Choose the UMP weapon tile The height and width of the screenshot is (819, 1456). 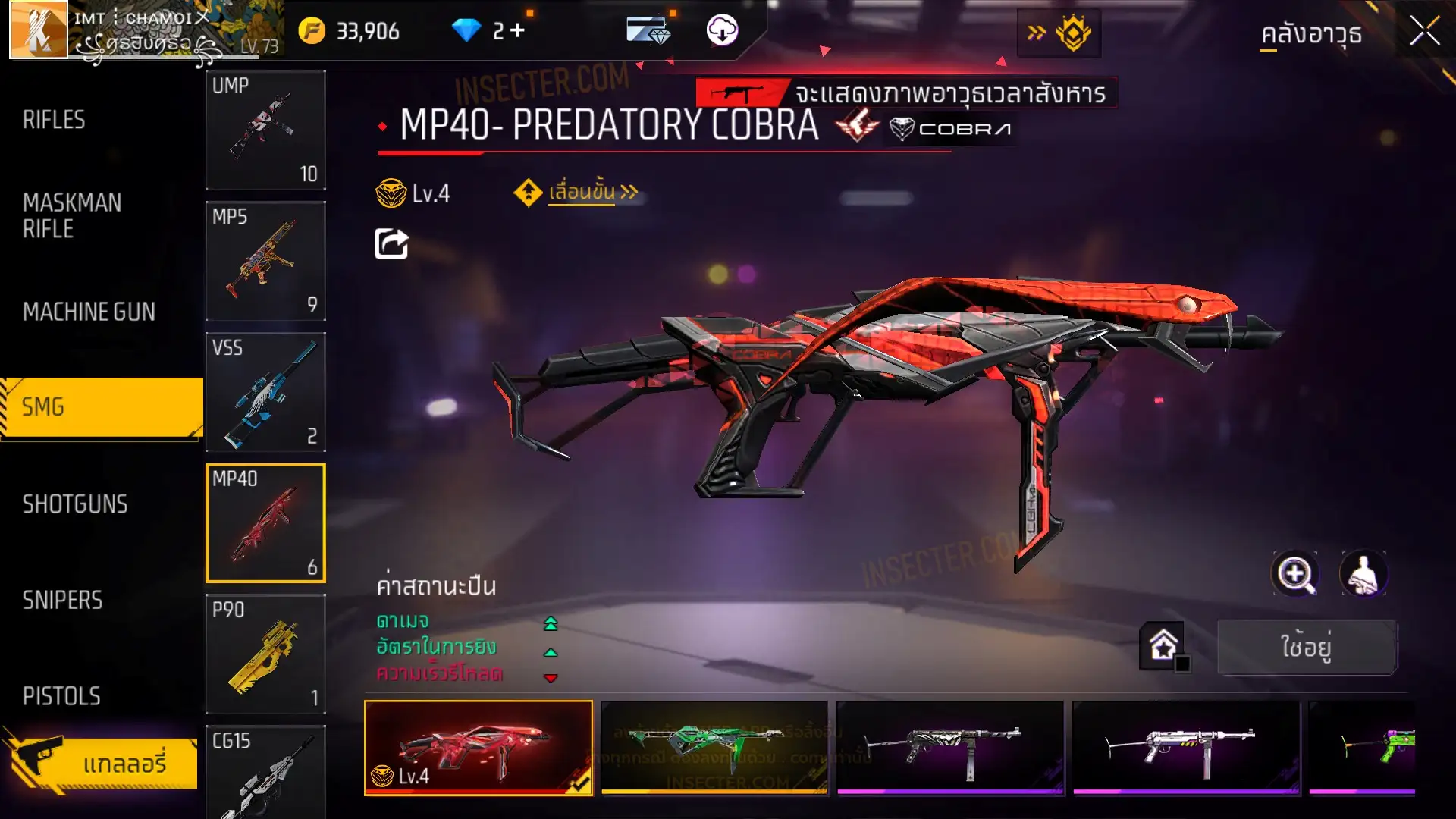(265, 130)
